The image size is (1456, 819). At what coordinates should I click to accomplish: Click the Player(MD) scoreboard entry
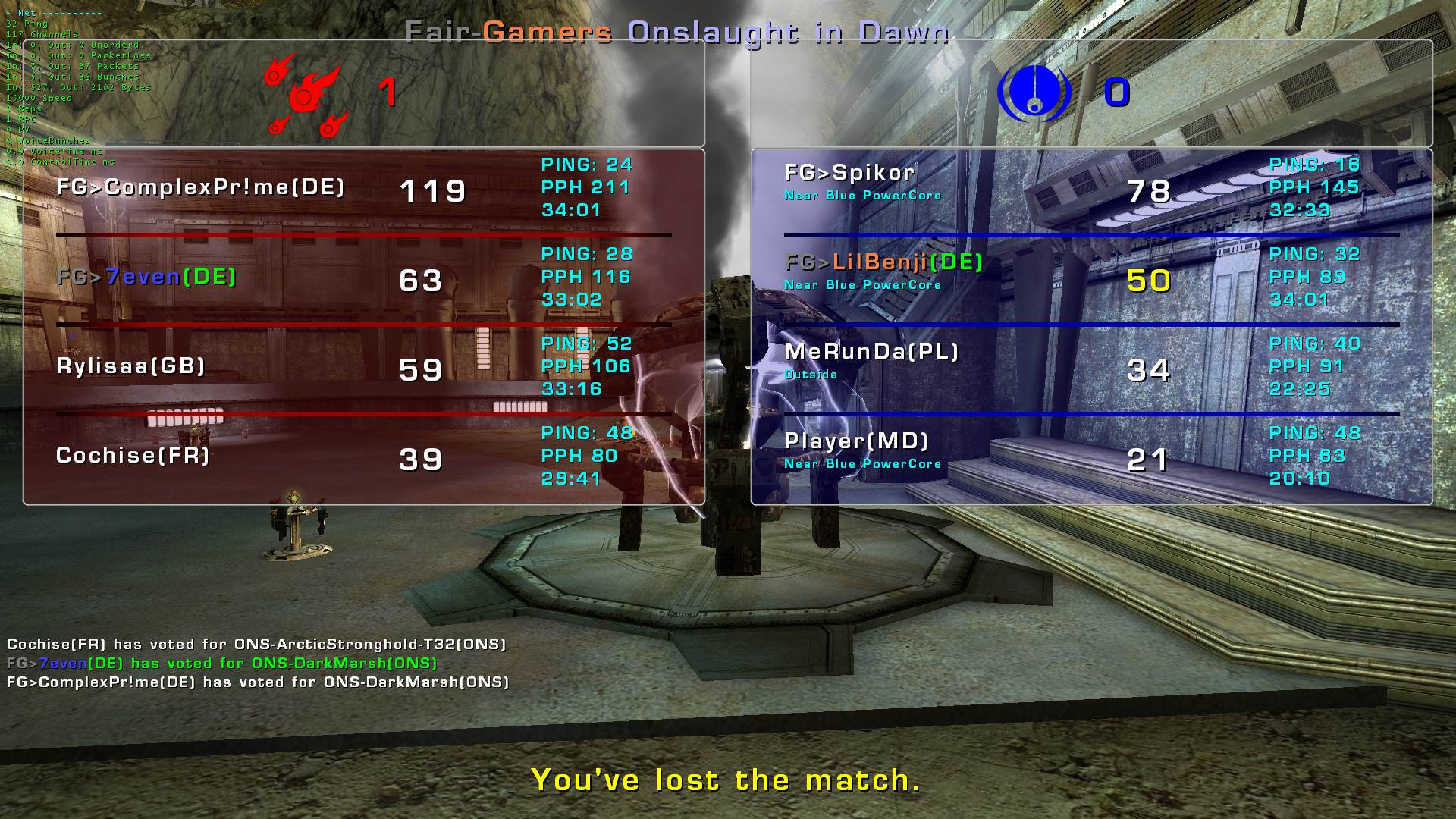tap(856, 441)
